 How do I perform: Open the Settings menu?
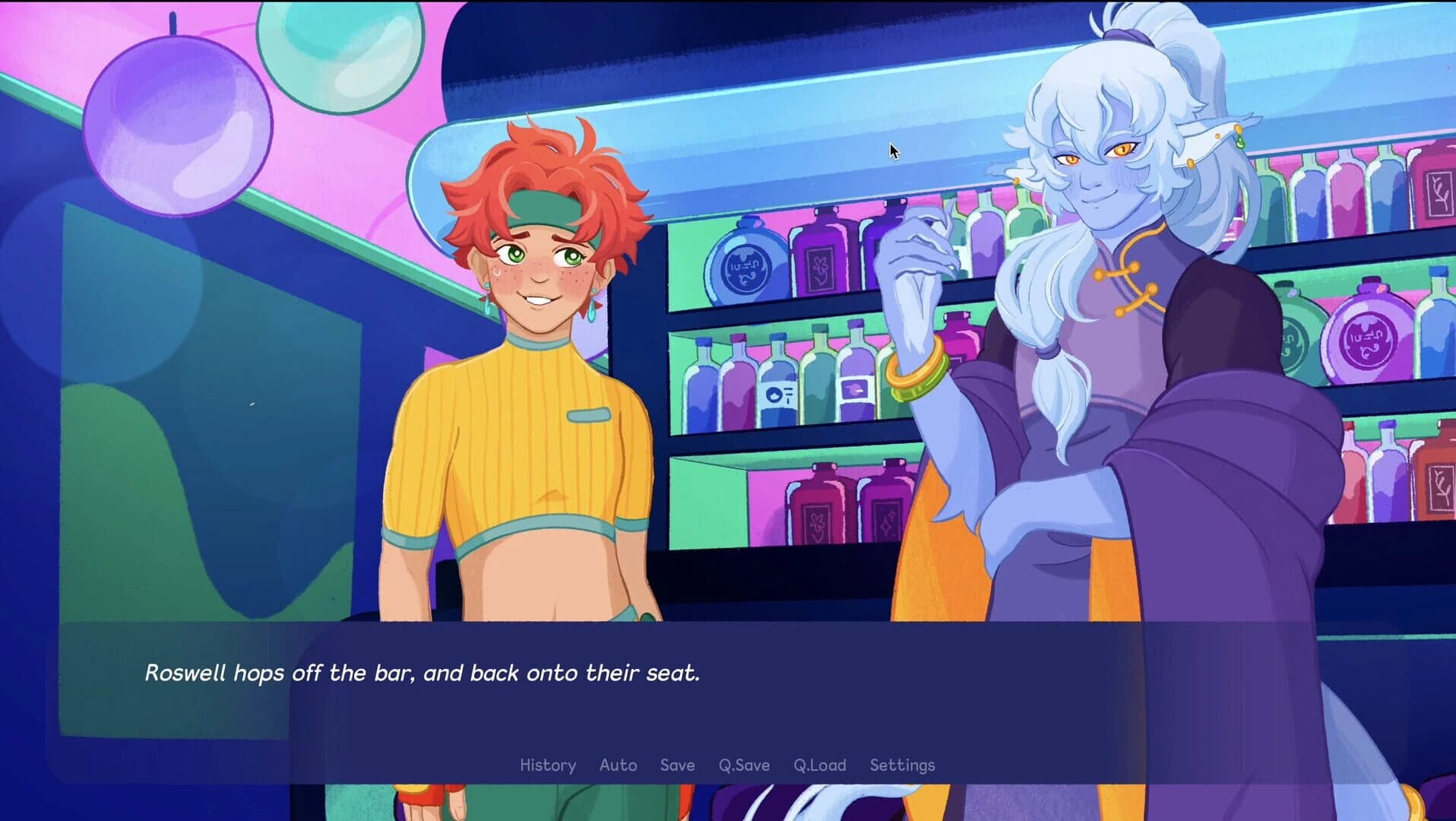[x=902, y=765]
